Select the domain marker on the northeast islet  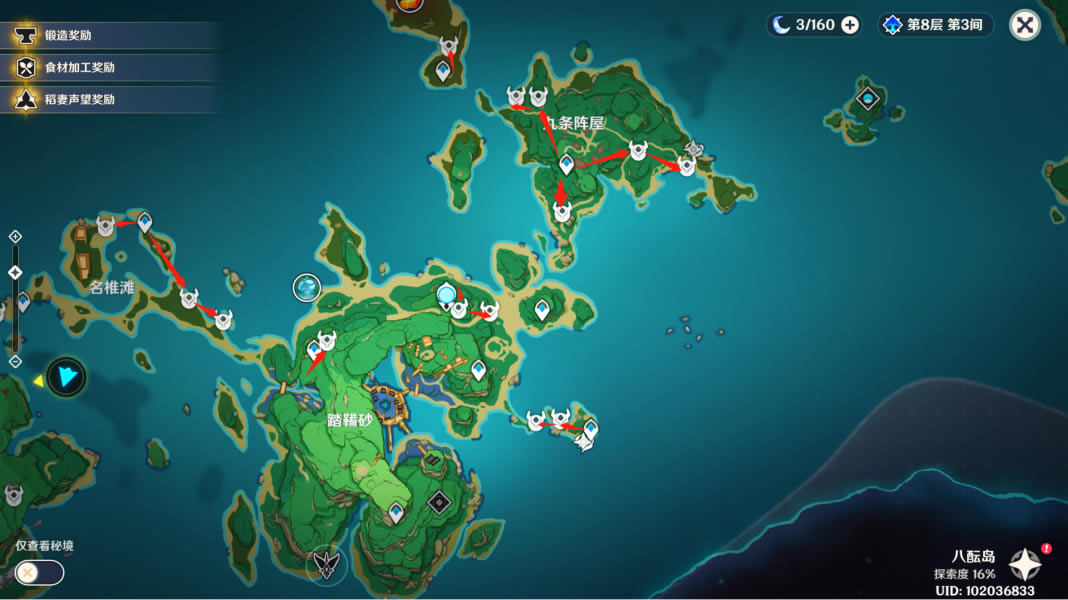868,98
